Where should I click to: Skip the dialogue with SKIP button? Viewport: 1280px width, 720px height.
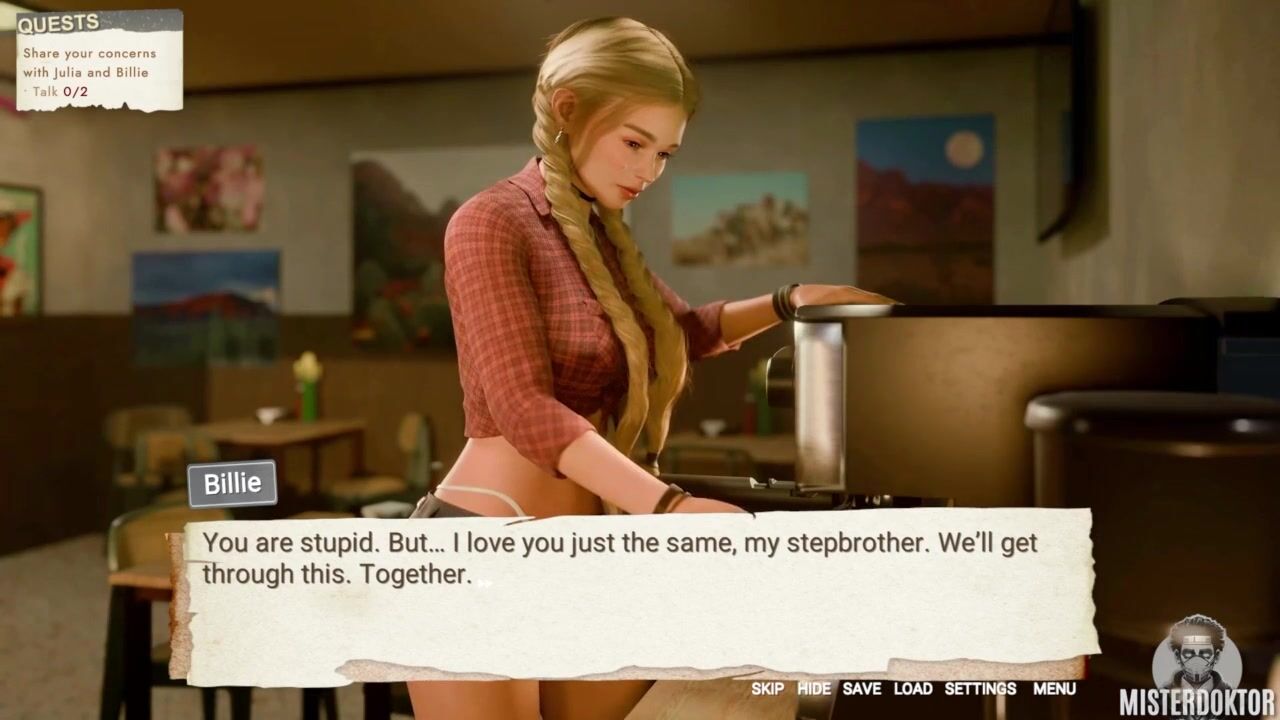[x=767, y=689]
